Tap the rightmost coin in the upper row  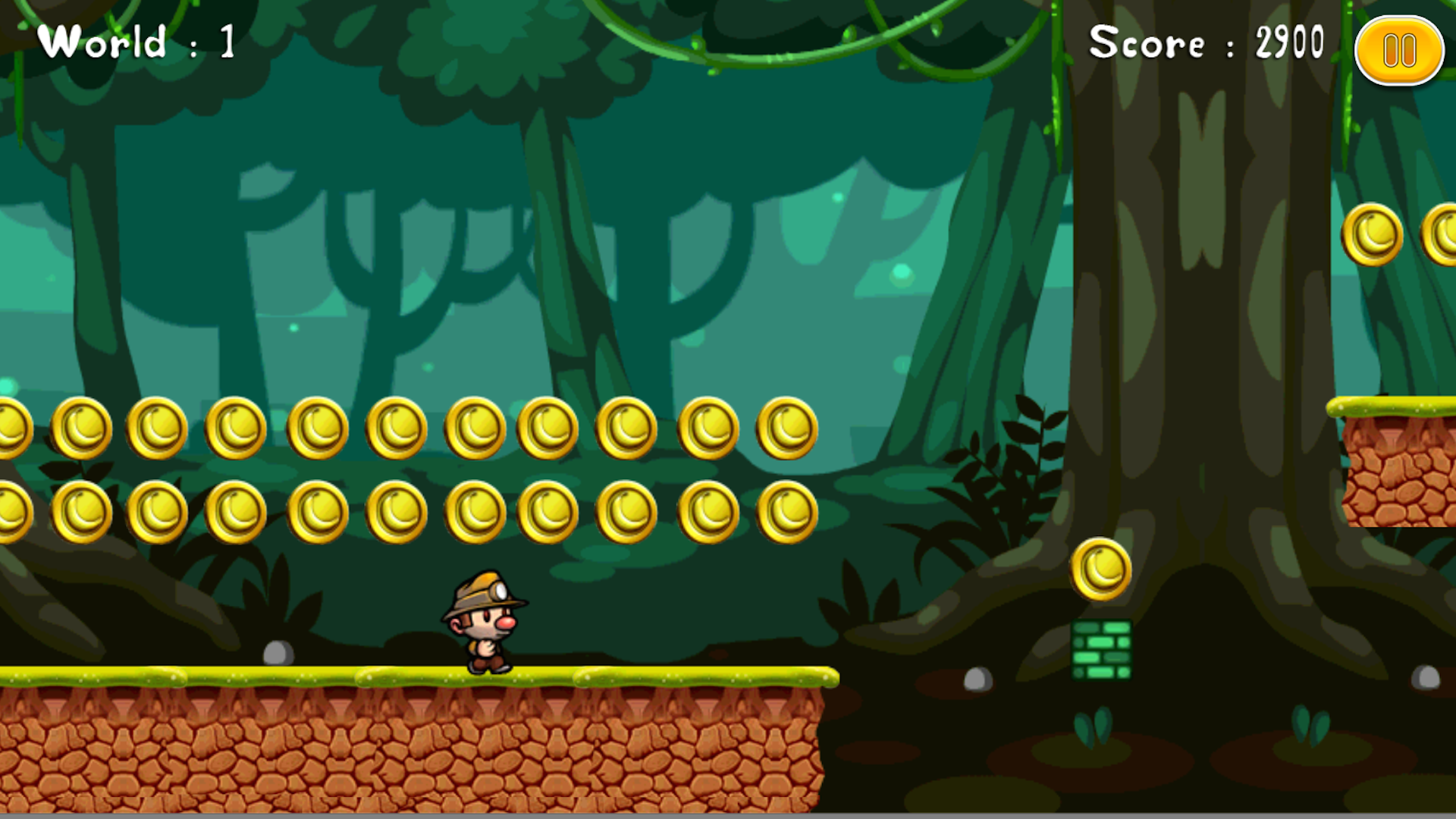pos(786,428)
